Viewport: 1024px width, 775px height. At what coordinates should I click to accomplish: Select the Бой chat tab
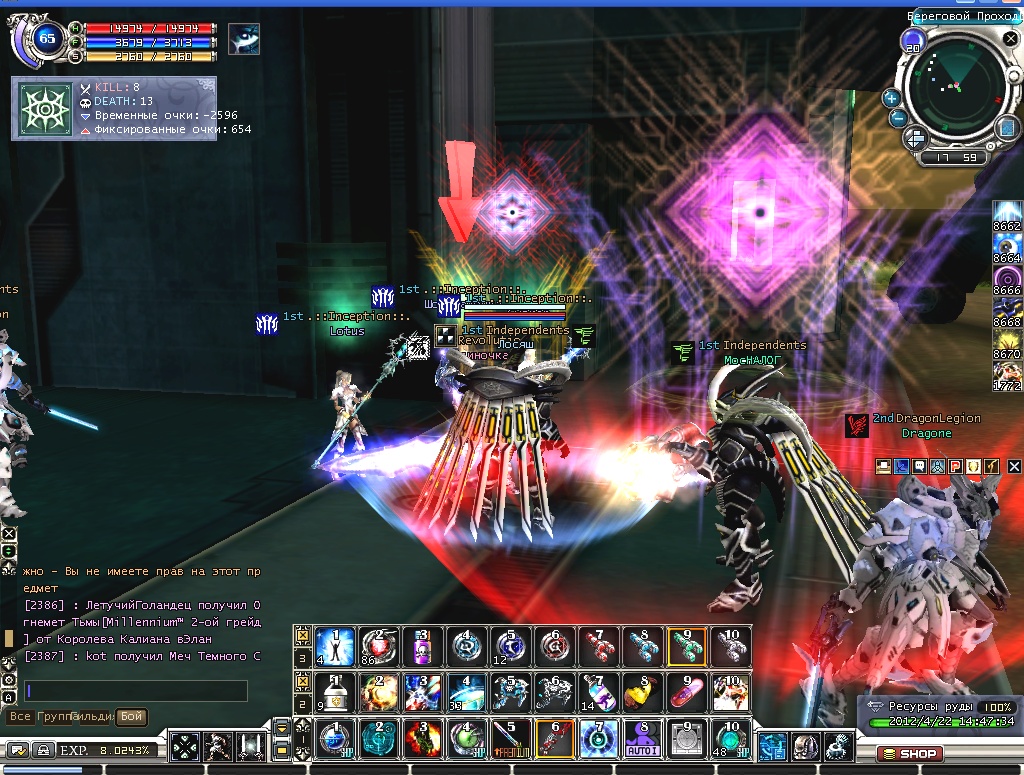click(x=131, y=717)
